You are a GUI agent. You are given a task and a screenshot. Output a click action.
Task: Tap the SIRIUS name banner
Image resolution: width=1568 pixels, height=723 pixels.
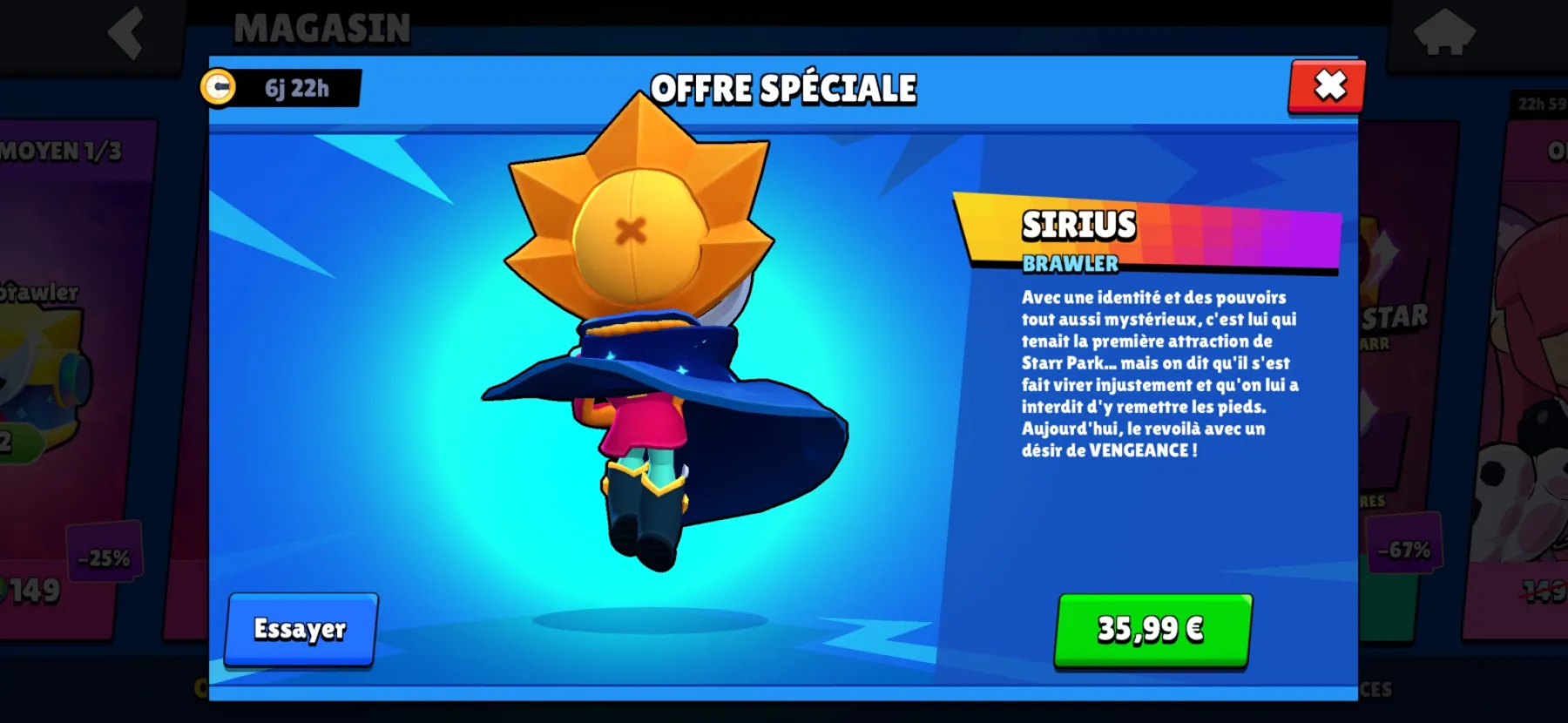[x=1078, y=224]
